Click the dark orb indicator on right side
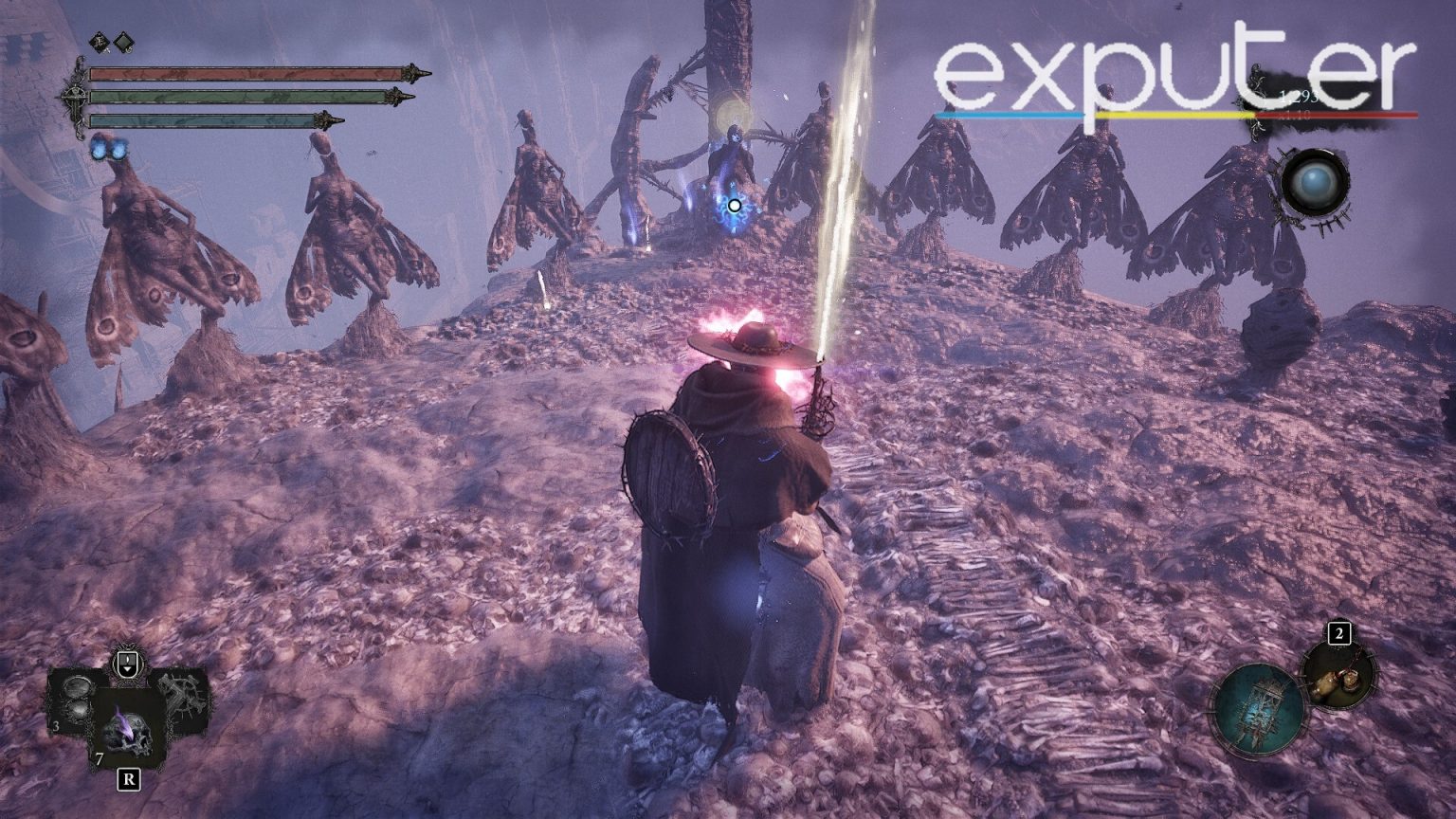The image size is (1456, 819). click(1313, 183)
